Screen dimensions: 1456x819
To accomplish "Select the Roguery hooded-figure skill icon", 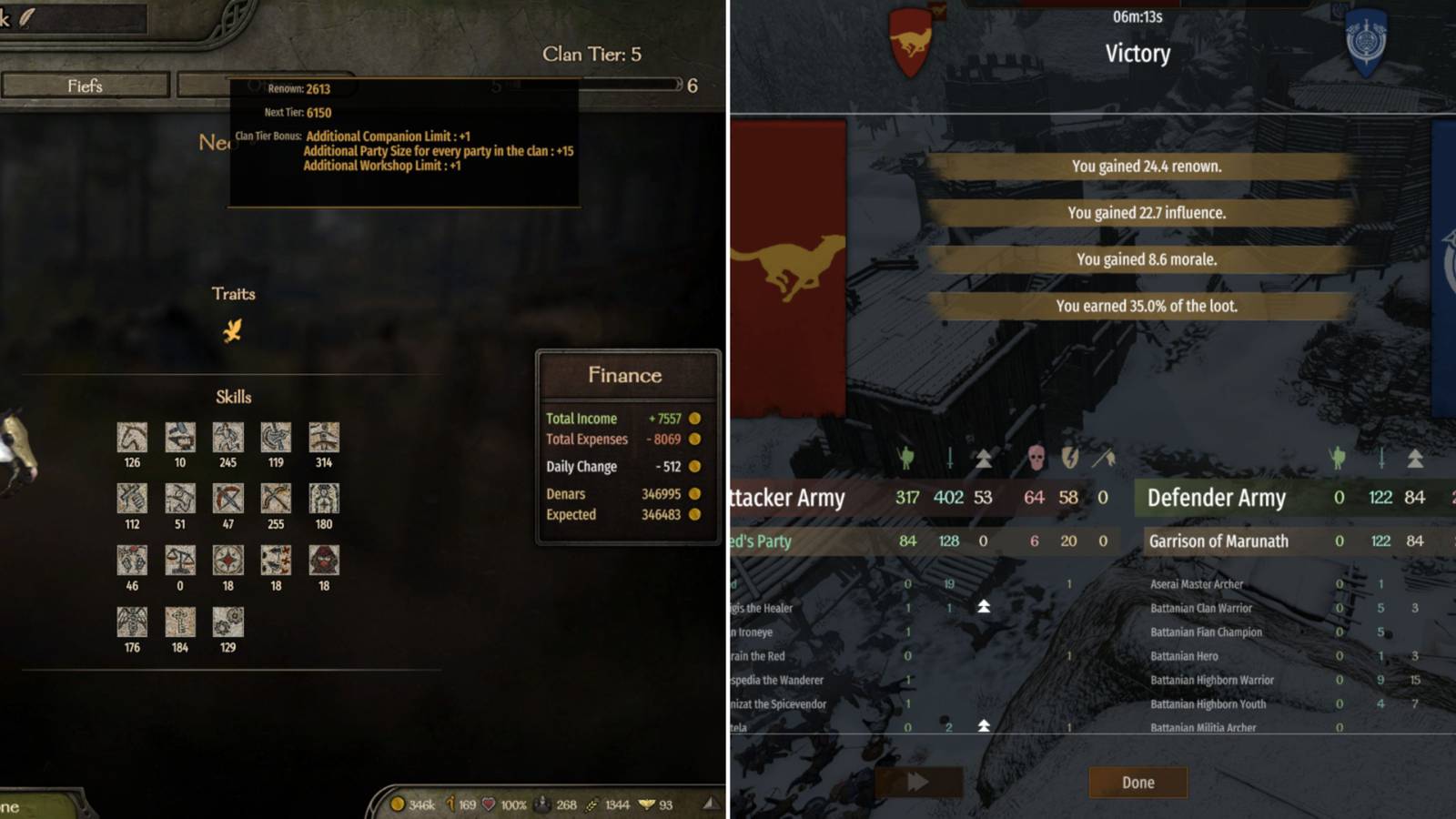I will click(324, 562).
